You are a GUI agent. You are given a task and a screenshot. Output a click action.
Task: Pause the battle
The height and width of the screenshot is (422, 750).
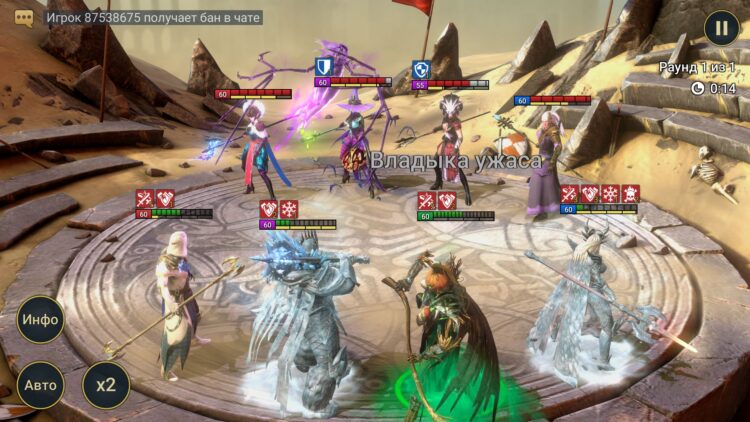coord(721,27)
